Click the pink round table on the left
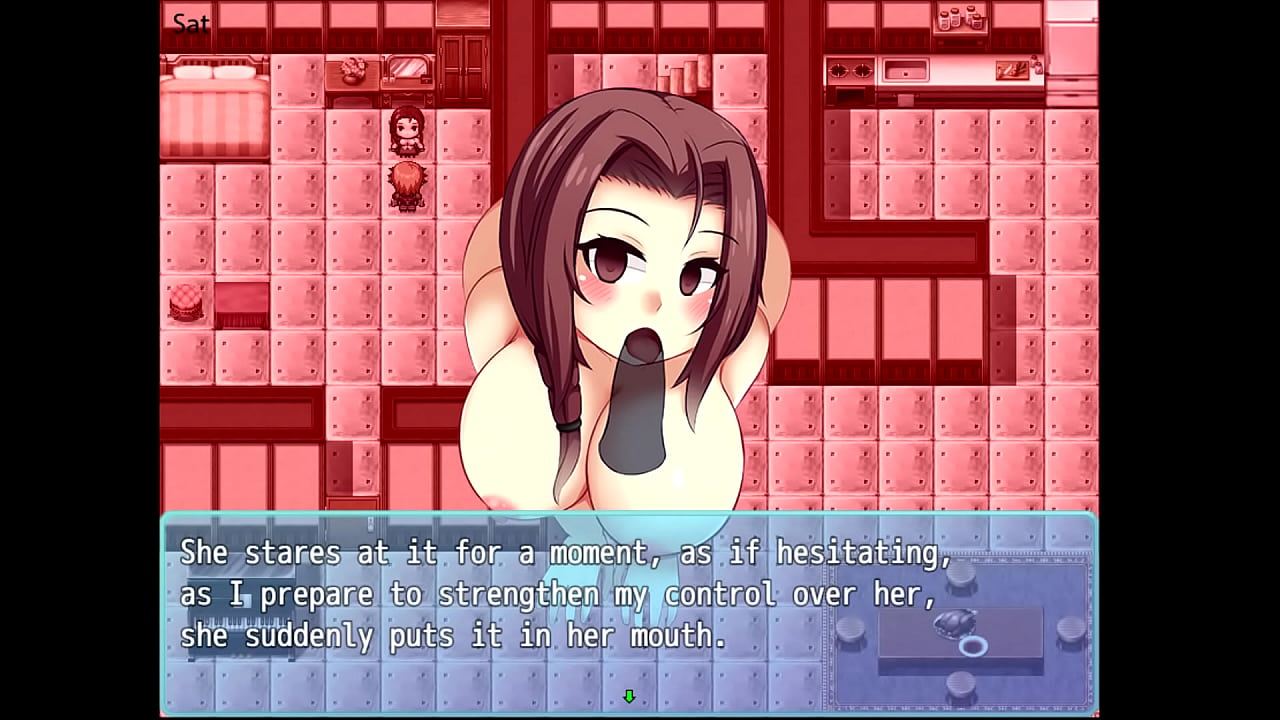This screenshot has height=720, width=1280. [x=184, y=301]
